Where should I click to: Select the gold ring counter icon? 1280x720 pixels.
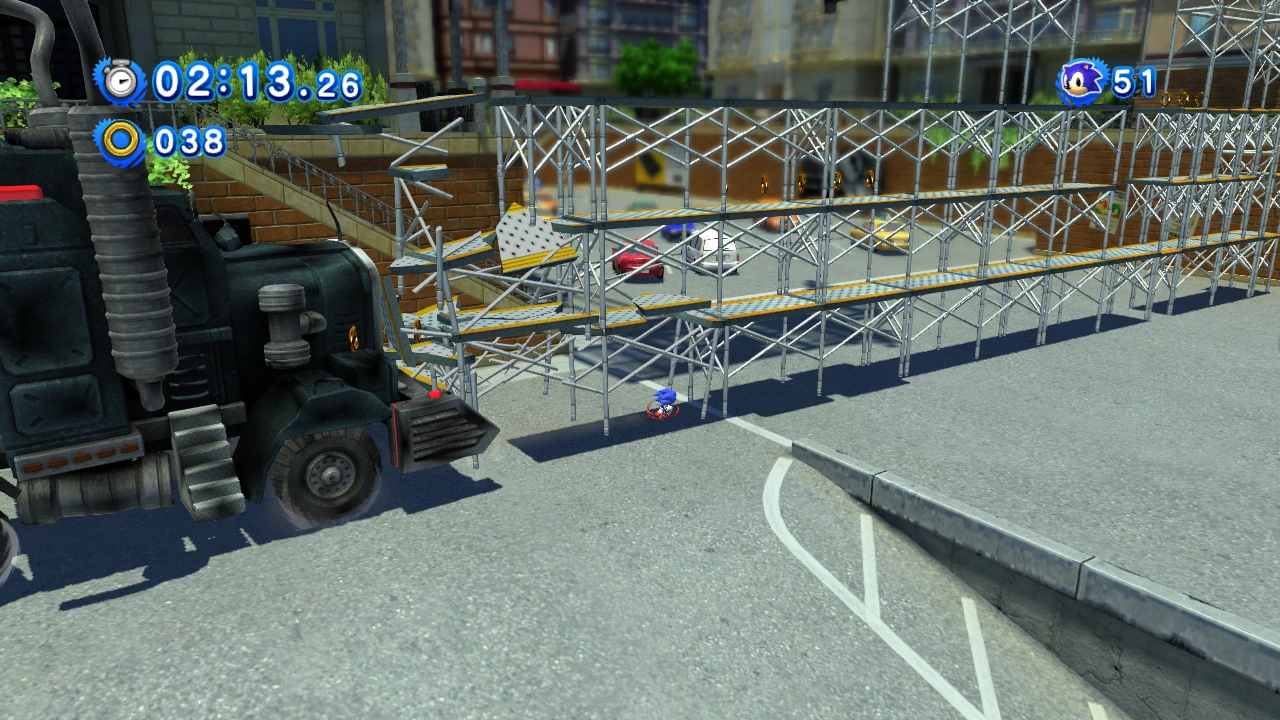coord(121,141)
